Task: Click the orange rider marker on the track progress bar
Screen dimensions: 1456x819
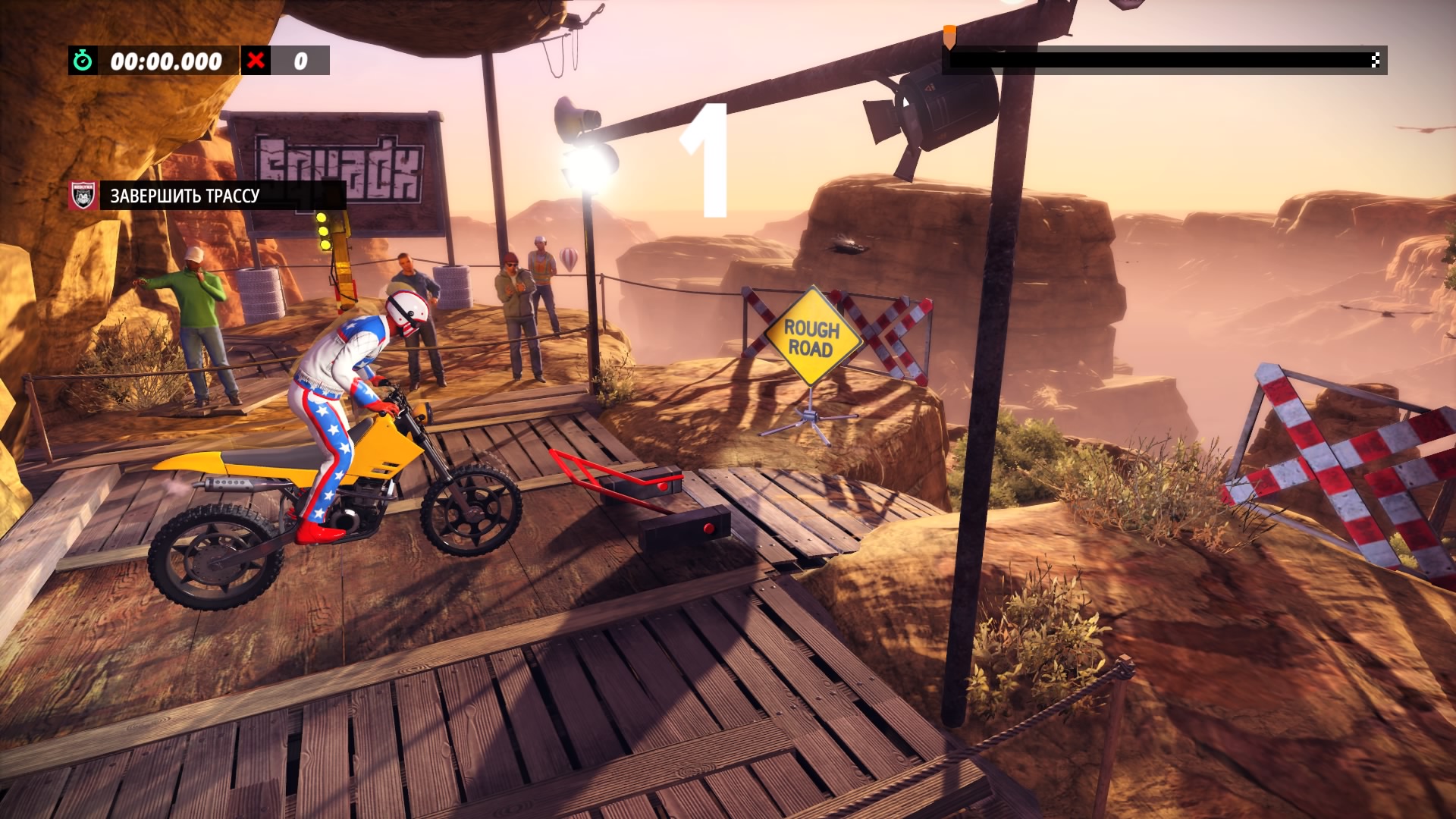Action: pos(949,36)
